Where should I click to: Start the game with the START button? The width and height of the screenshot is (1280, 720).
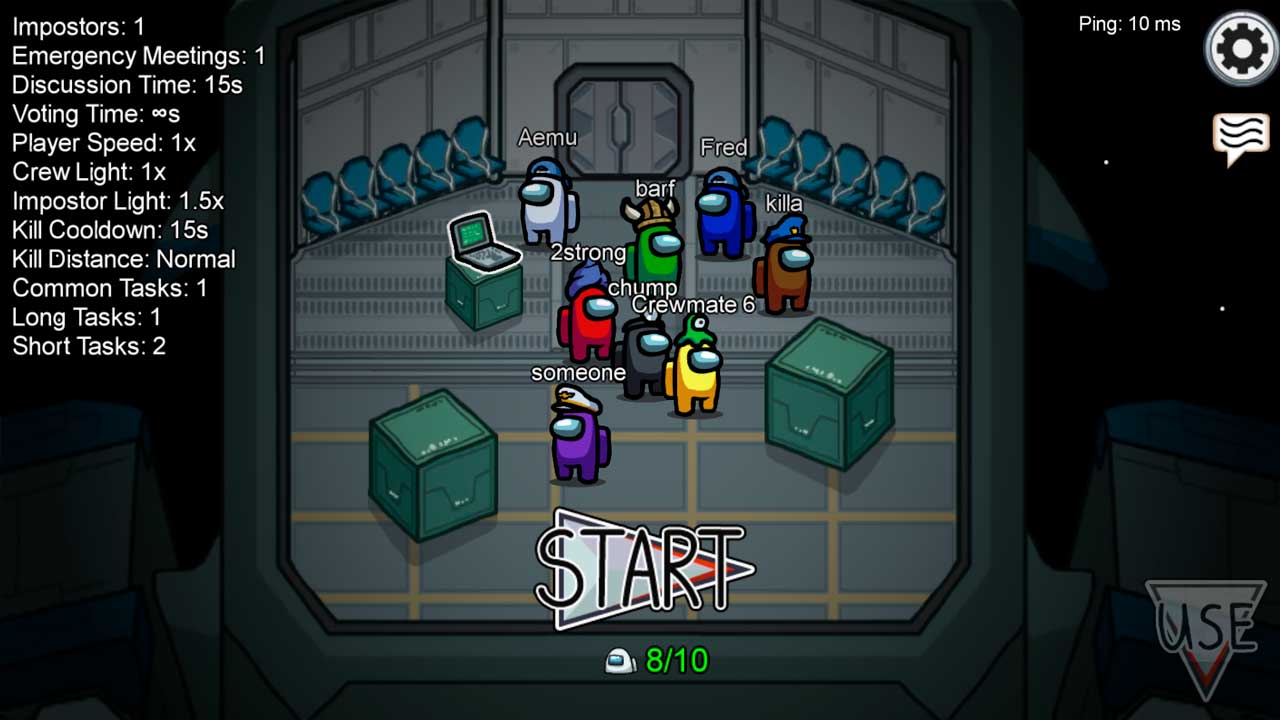[642, 568]
